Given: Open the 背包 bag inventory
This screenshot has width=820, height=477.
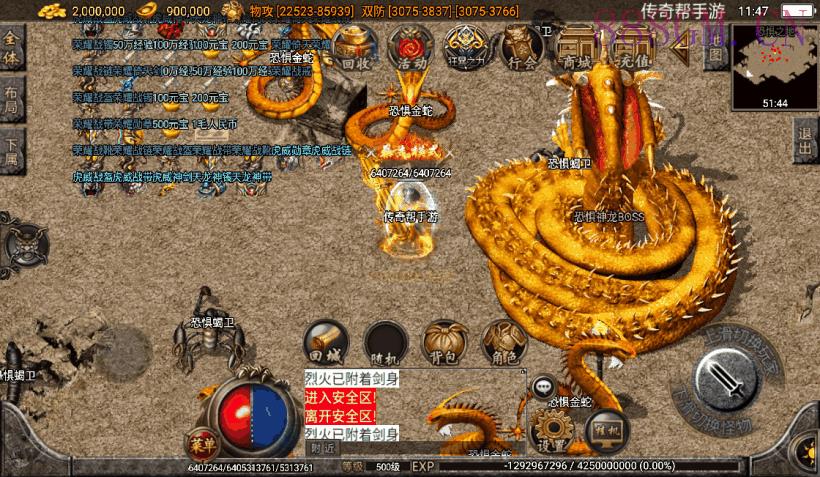Looking at the screenshot, I should (x=444, y=341).
